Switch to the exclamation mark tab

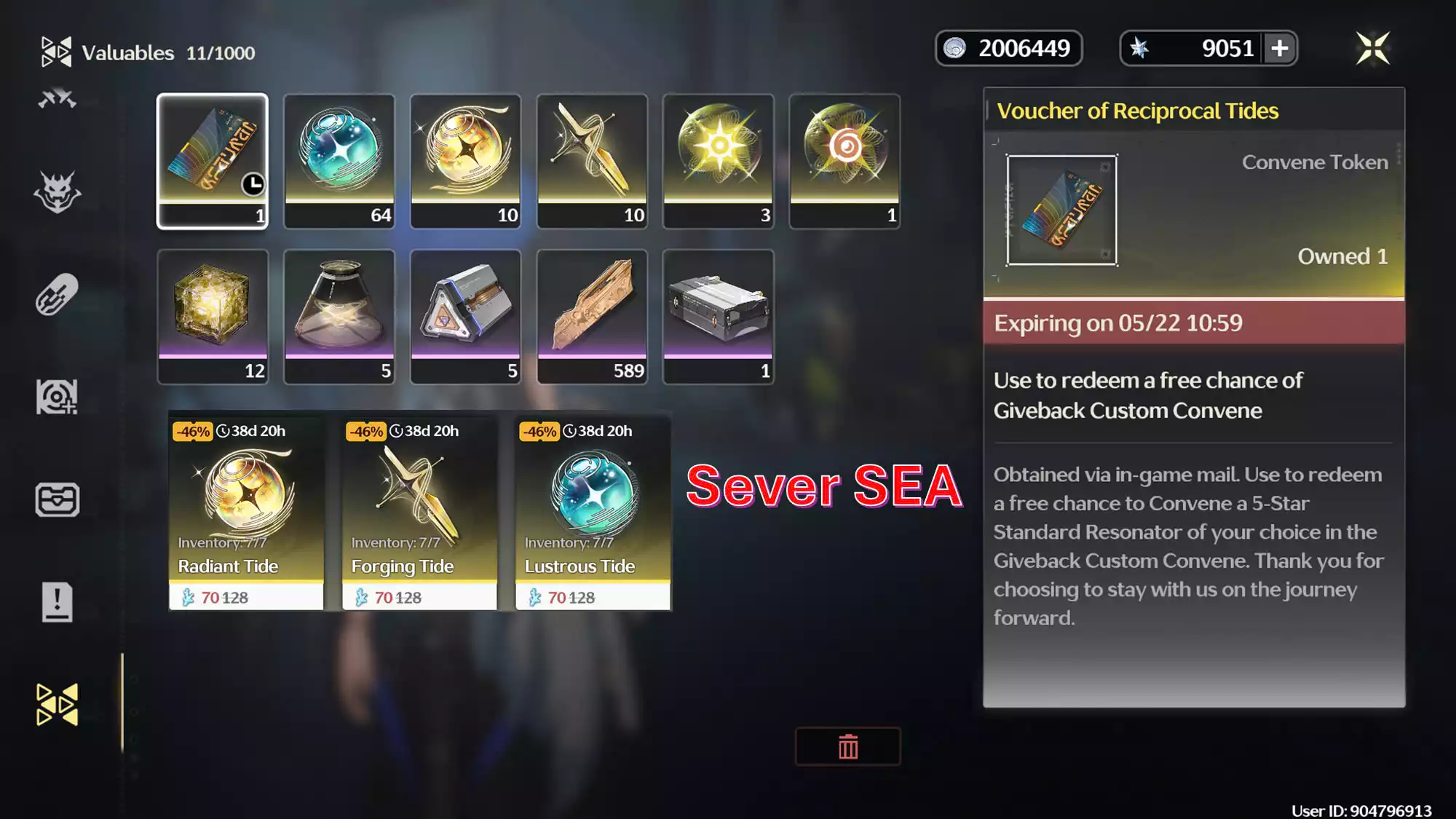tap(57, 602)
